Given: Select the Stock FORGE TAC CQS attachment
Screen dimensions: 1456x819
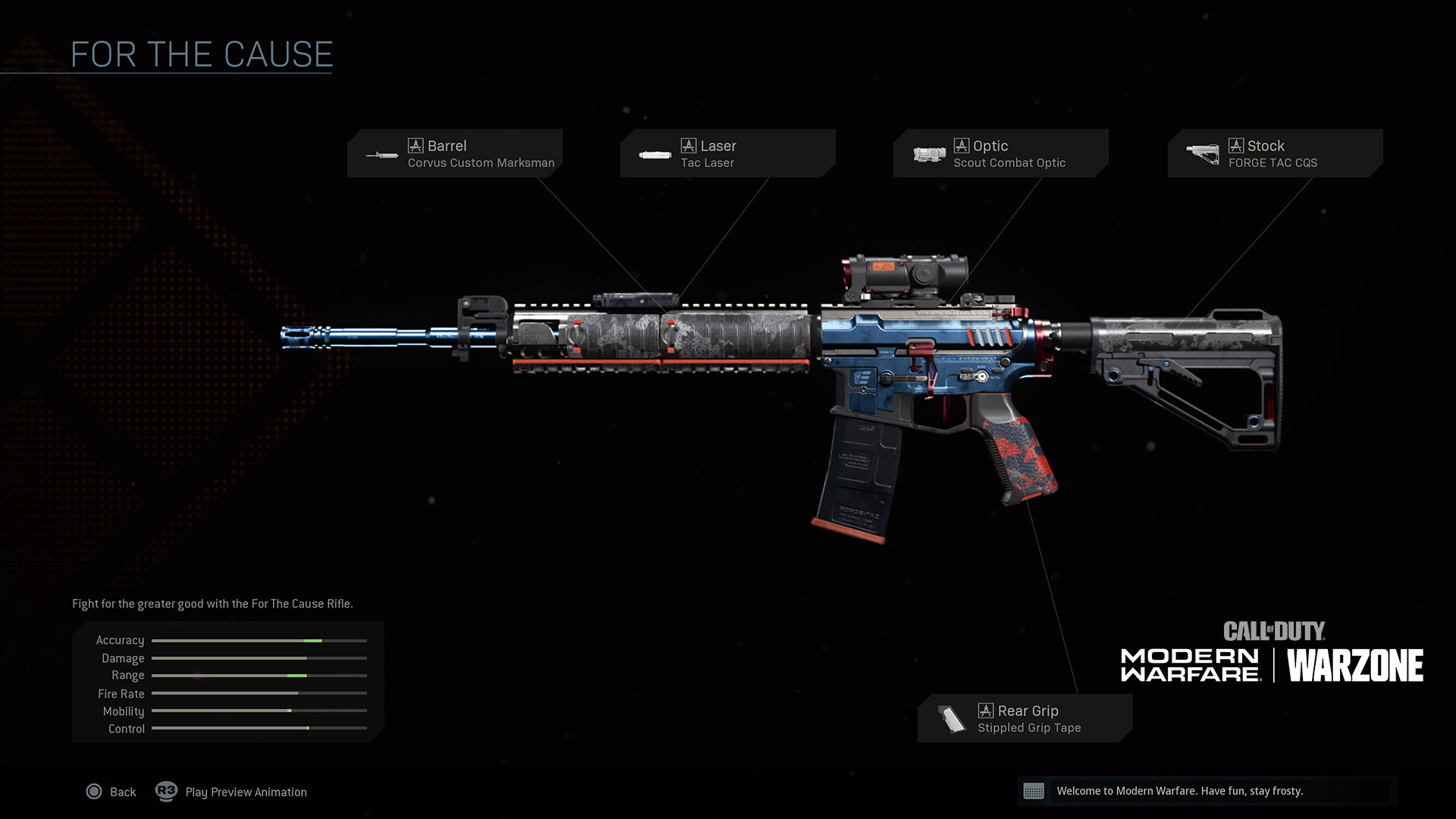Looking at the screenshot, I should (1275, 153).
